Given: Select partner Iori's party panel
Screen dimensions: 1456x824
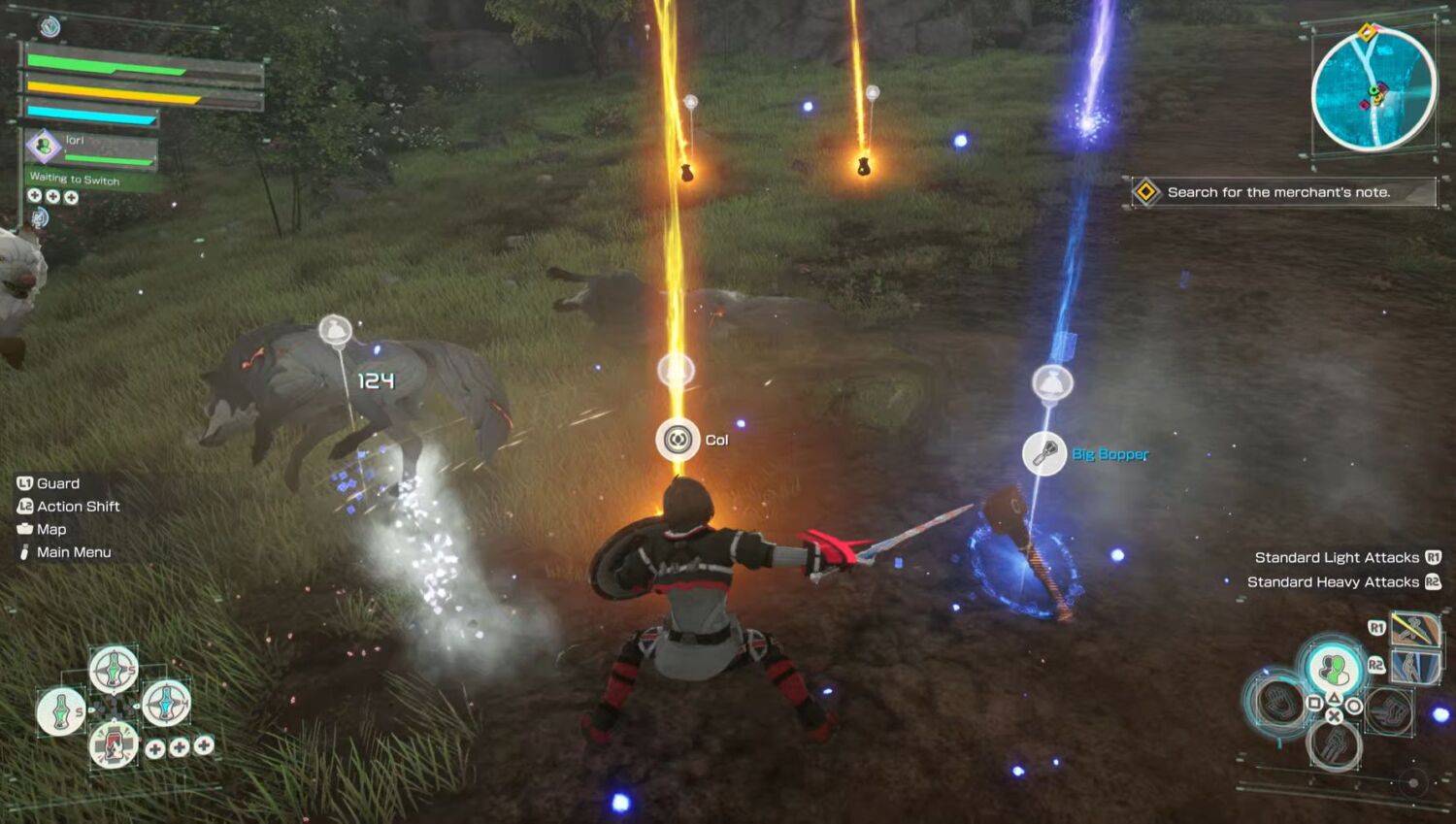Looking at the screenshot, I should [x=90, y=148].
